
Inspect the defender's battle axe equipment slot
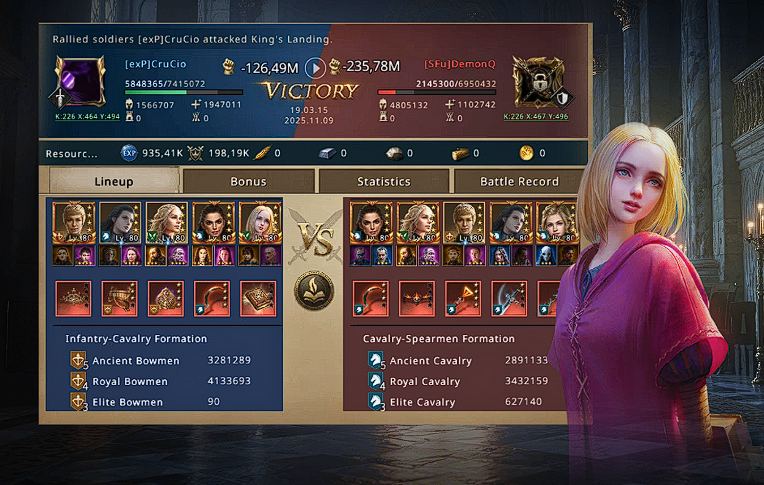pyautogui.click(x=509, y=298)
